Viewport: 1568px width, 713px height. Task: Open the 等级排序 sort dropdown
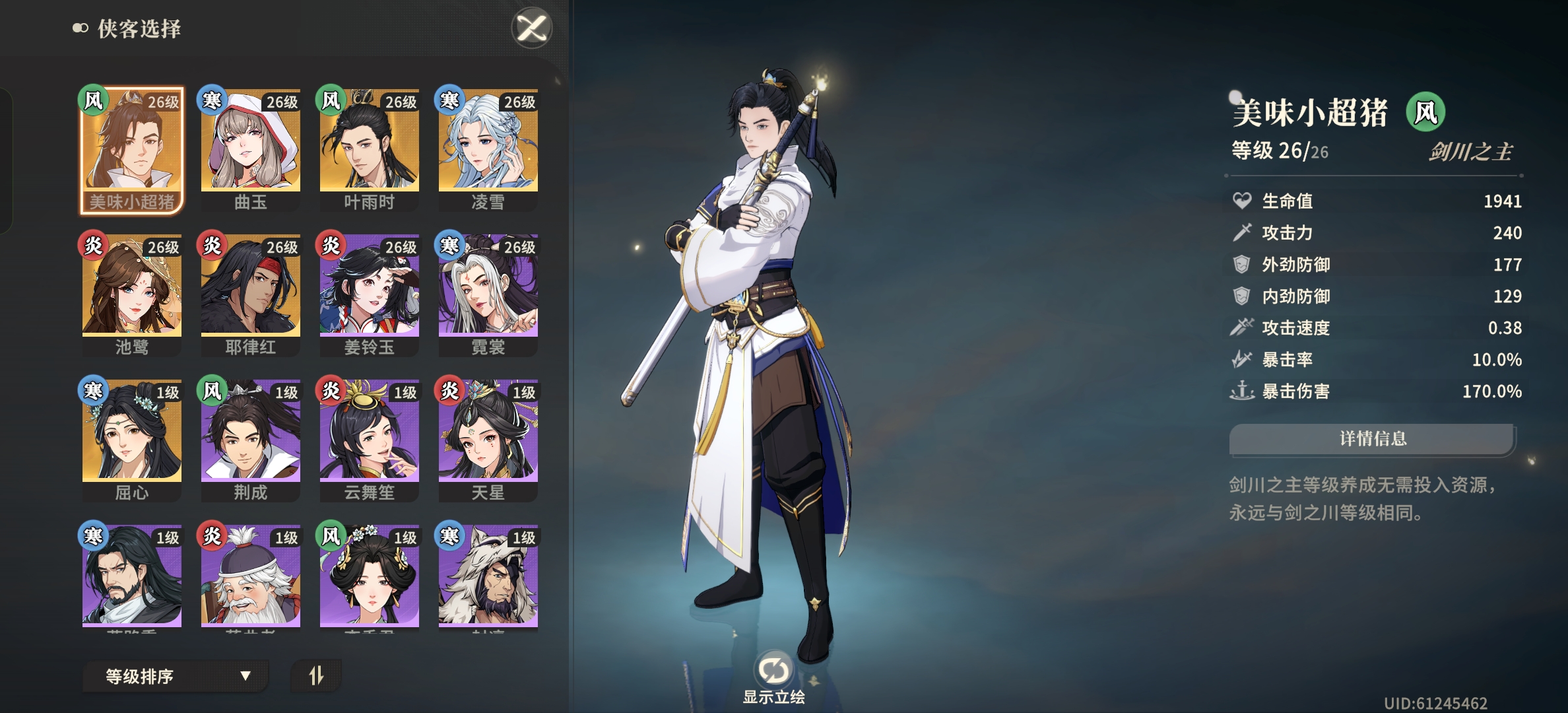tap(176, 676)
